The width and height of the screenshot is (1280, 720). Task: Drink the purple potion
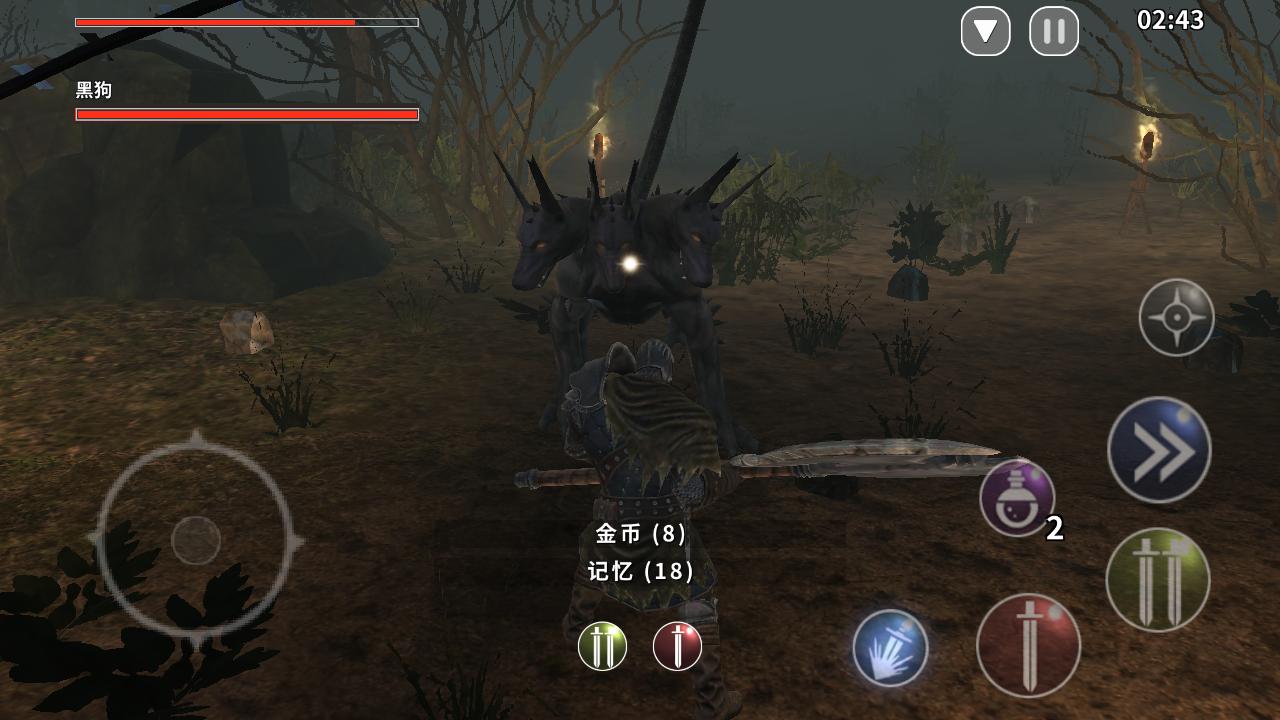tap(1017, 497)
